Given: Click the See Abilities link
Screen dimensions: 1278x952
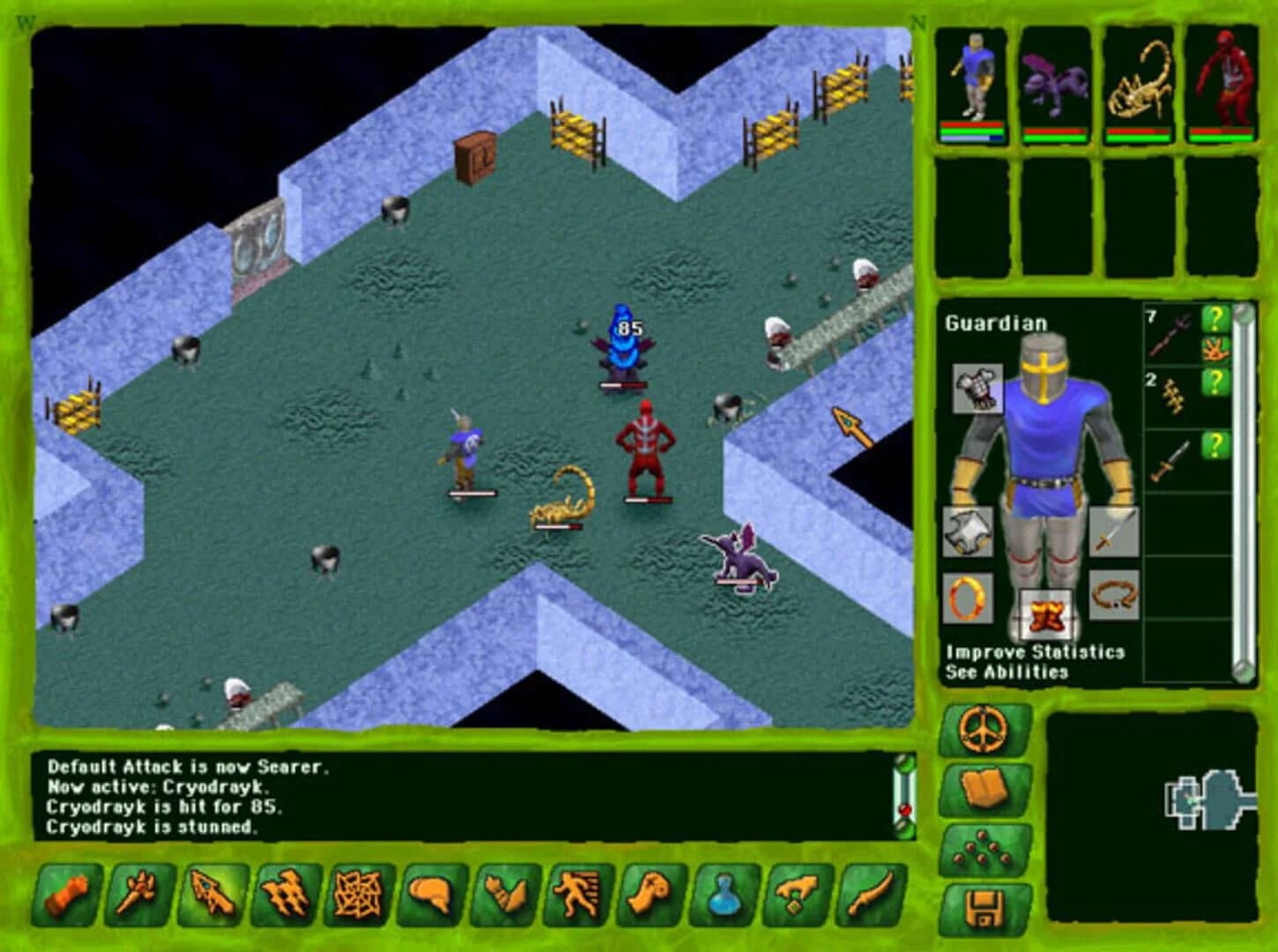Looking at the screenshot, I should pos(1005,670).
